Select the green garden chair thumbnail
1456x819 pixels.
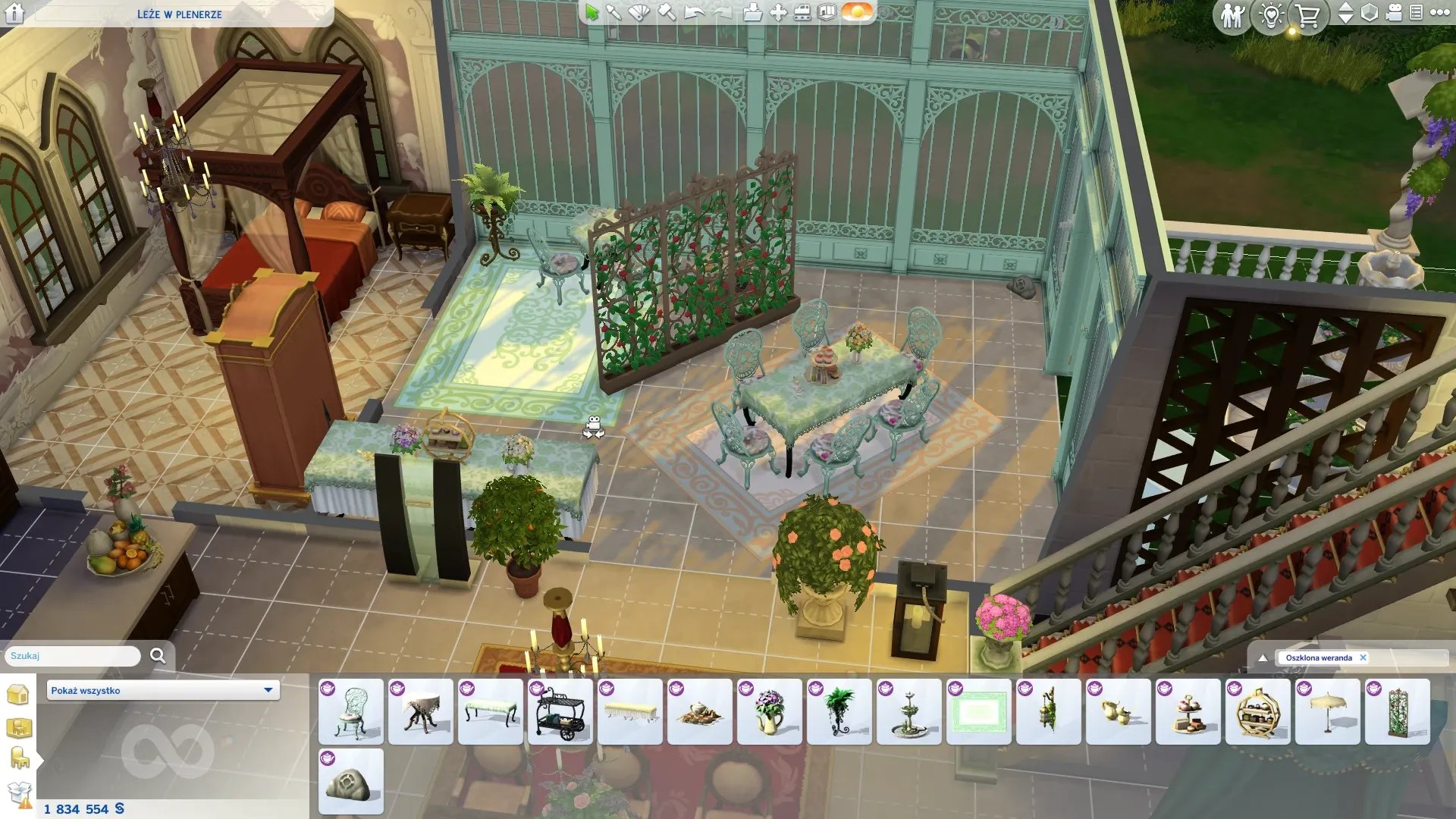click(351, 711)
